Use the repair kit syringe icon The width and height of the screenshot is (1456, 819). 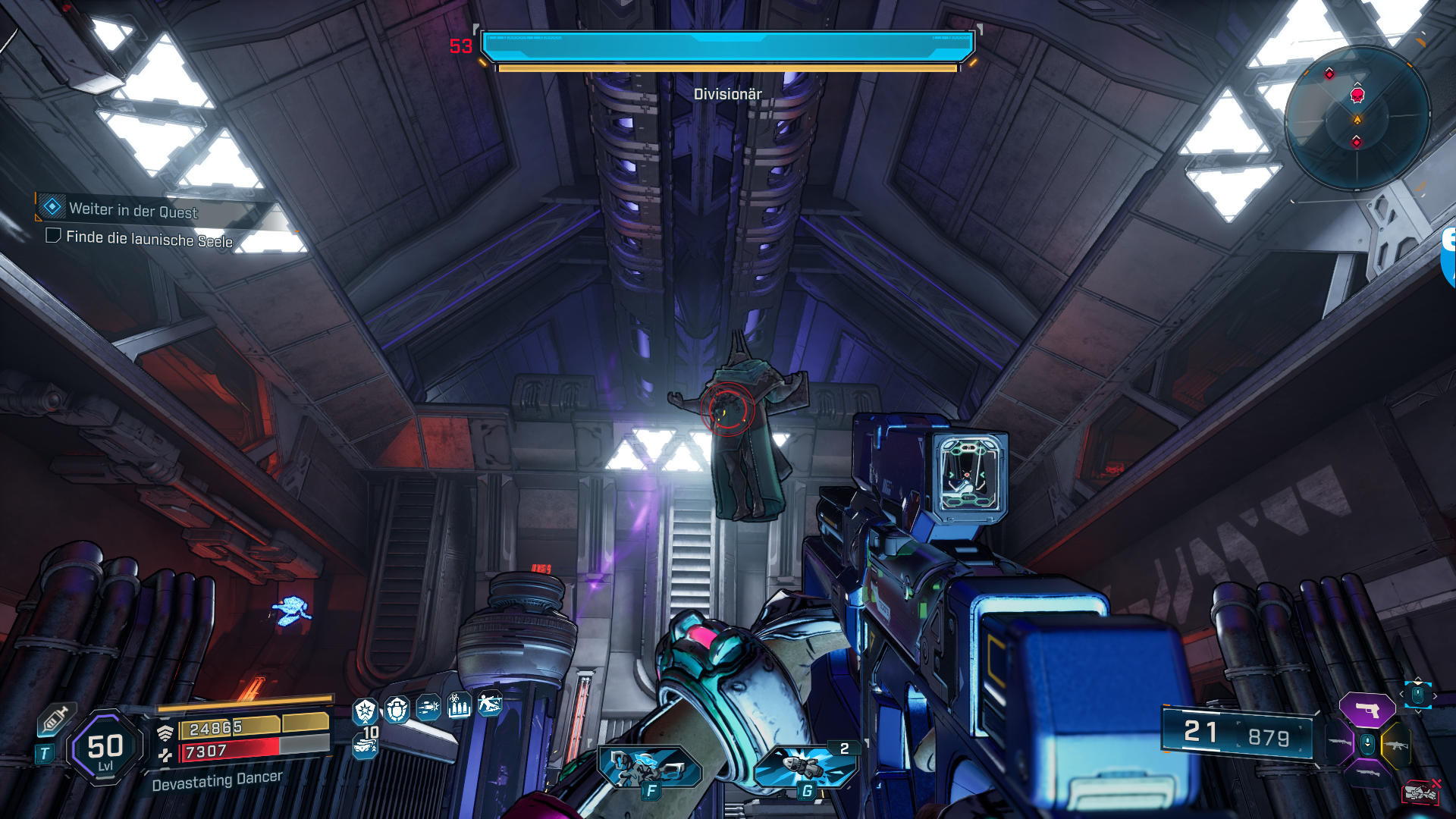(55, 718)
